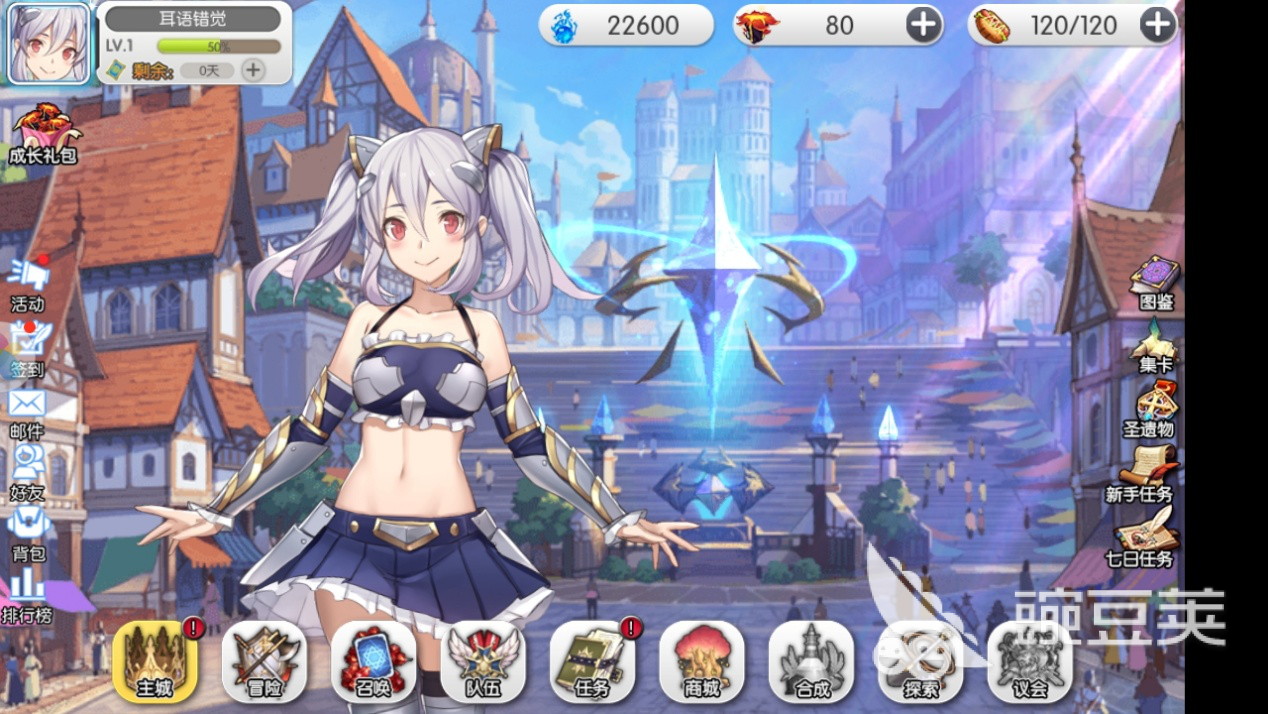1268x714 pixels.
Task: Tap the player avatar portrait
Action: (x=48, y=42)
